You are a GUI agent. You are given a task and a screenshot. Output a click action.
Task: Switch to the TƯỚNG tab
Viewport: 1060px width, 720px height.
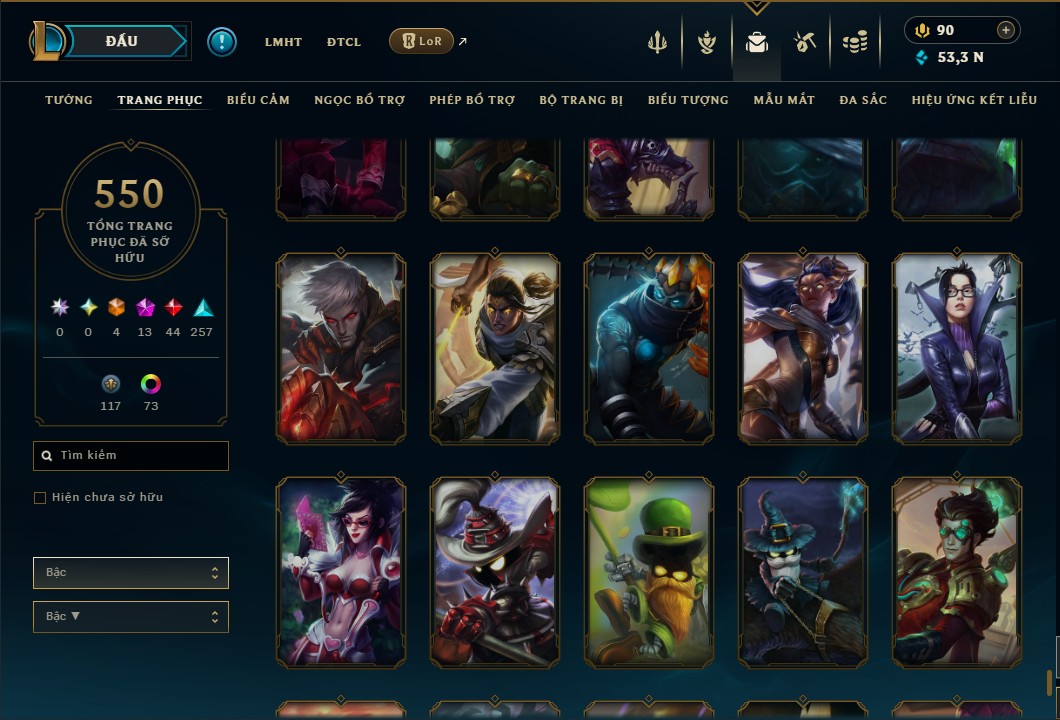pos(69,100)
